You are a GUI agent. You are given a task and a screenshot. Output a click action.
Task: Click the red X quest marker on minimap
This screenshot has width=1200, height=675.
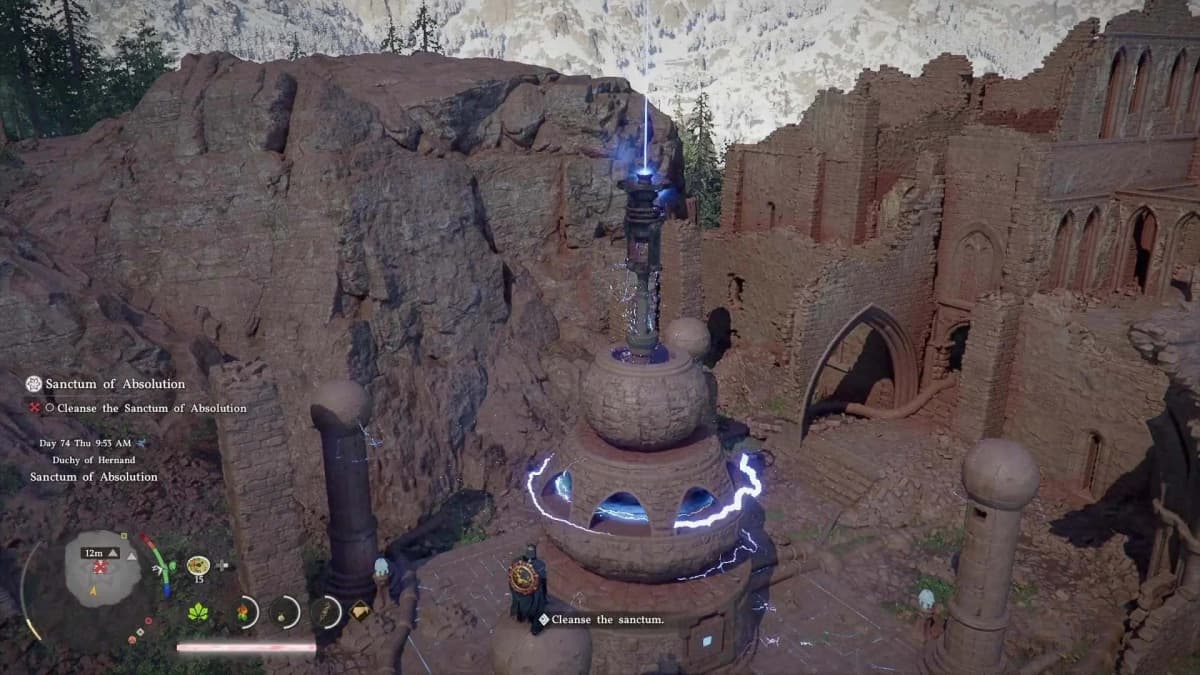pos(100,567)
